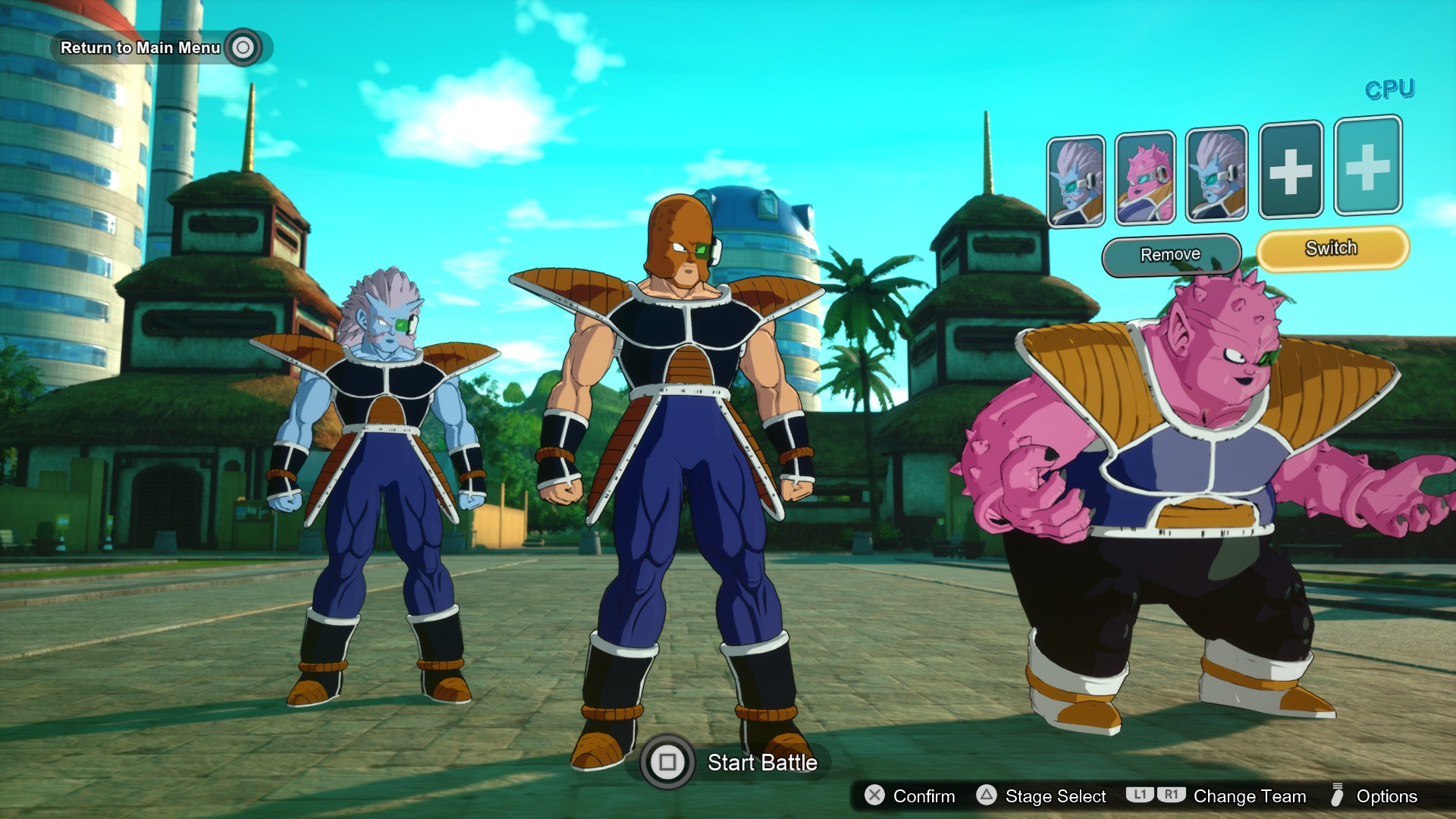This screenshot has height=819, width=1456.
Task: Select the first CPU team member portrait
Action: pyautogui.click(x=1075, y=178)
